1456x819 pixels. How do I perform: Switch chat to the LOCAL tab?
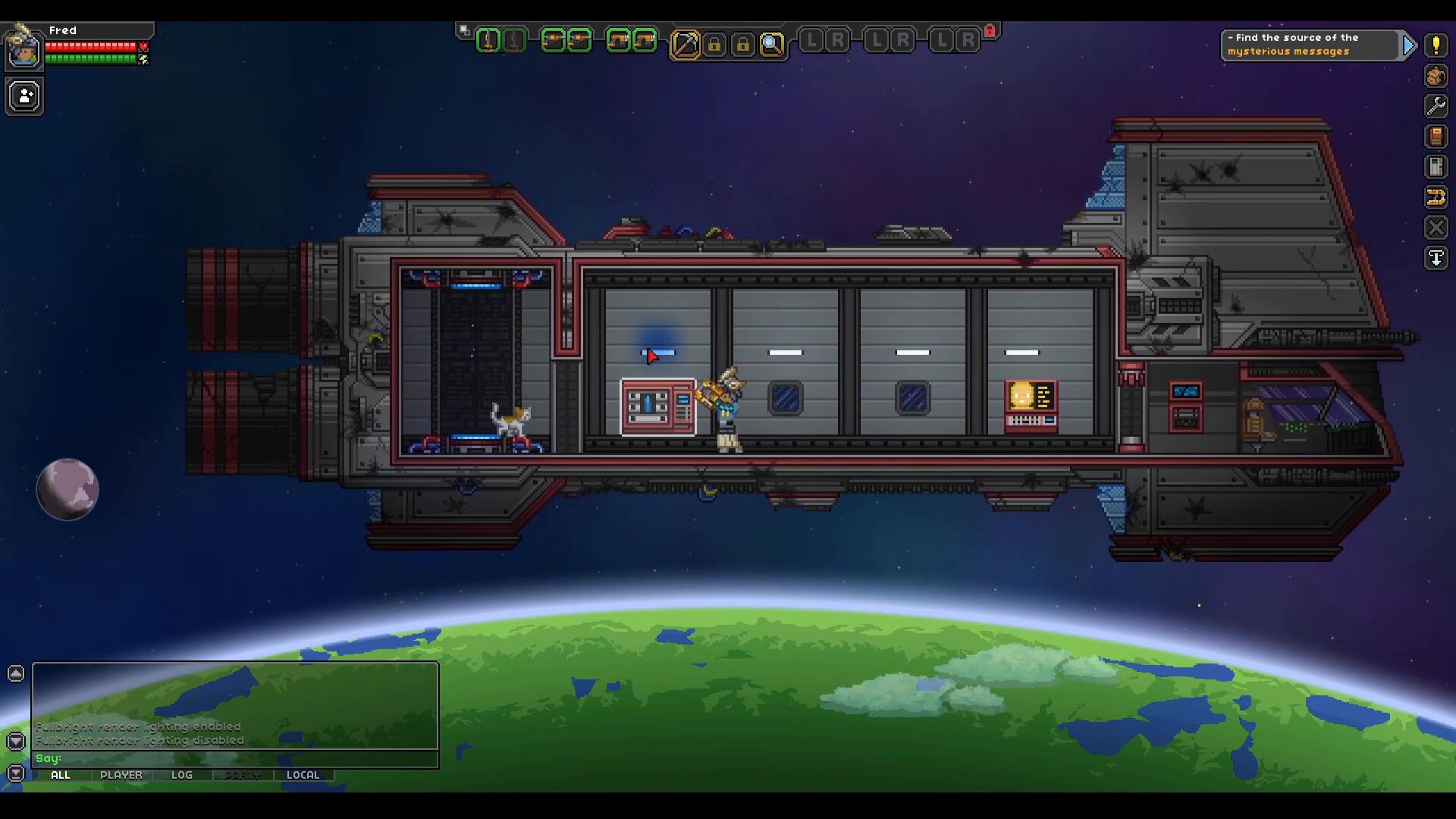point(303,775)
